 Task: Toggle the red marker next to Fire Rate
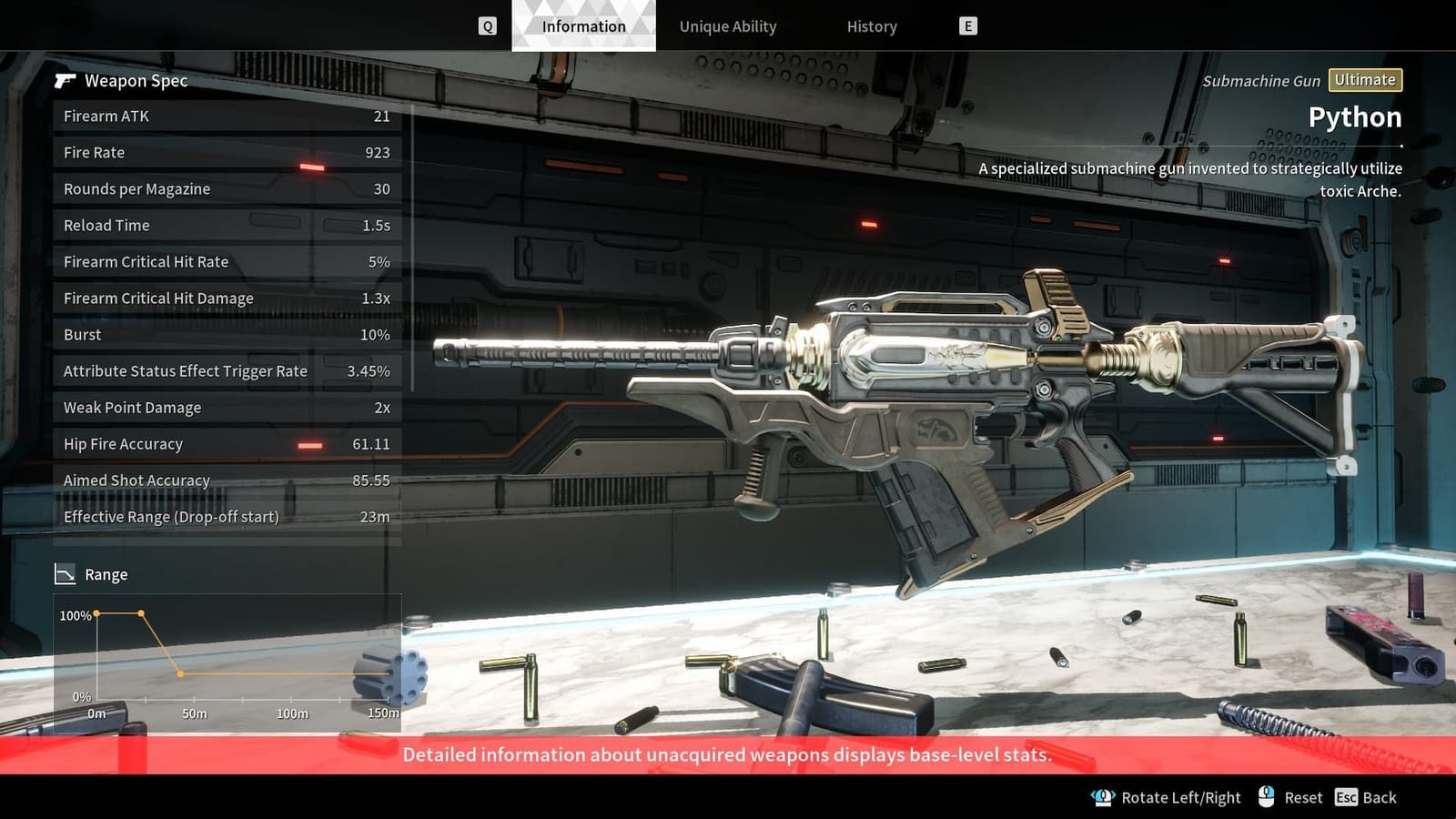click(313, 166)
